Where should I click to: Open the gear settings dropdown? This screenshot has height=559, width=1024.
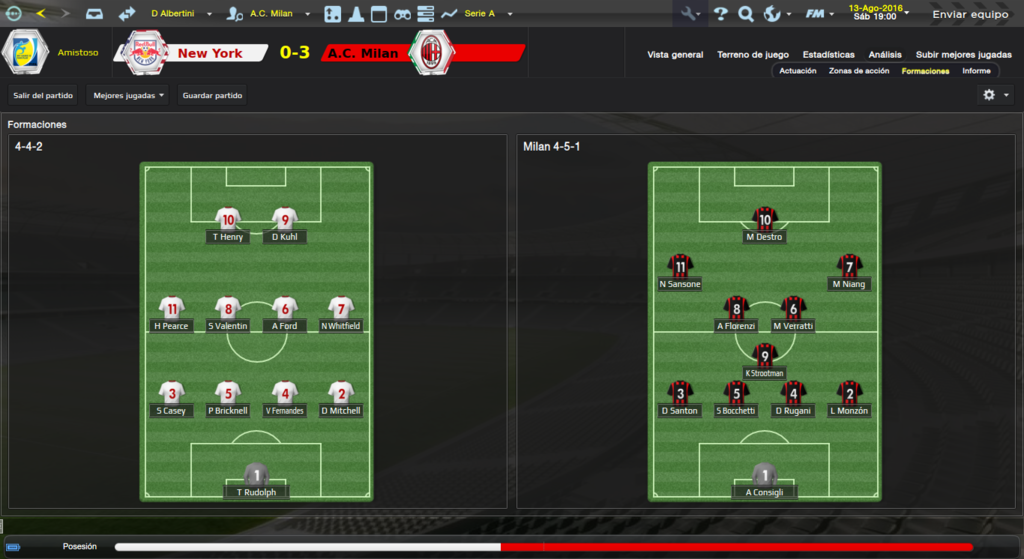[x=995, y=95]
